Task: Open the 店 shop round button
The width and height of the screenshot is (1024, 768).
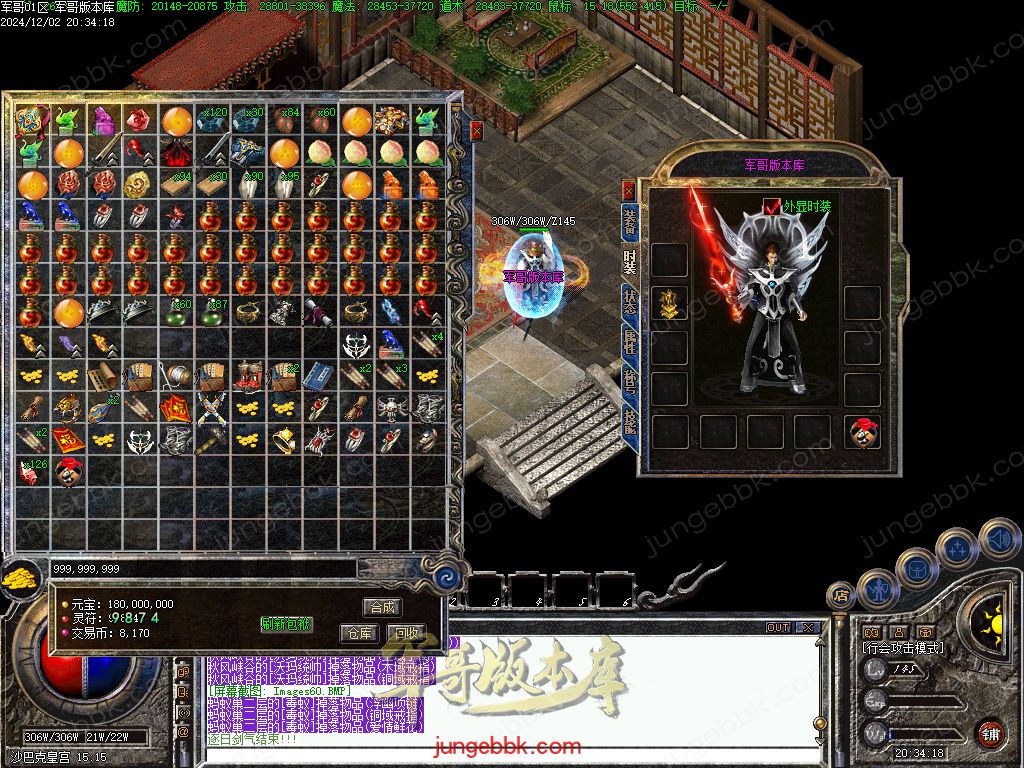Action: coord(840,596)
